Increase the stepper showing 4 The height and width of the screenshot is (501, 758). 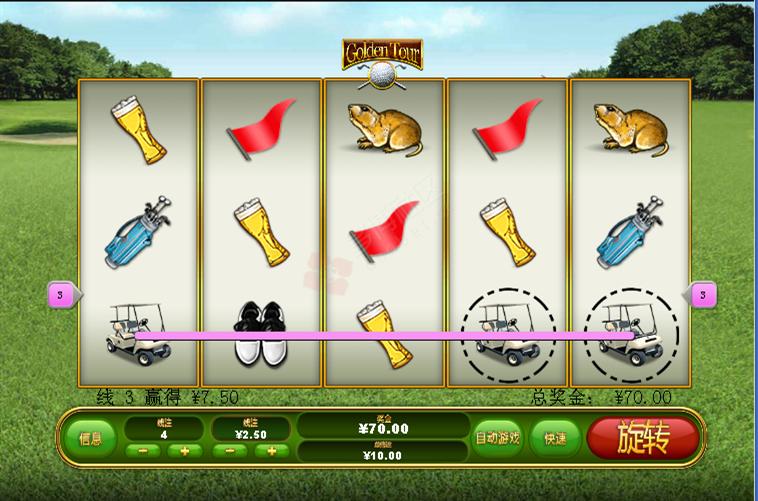[184, 451]
